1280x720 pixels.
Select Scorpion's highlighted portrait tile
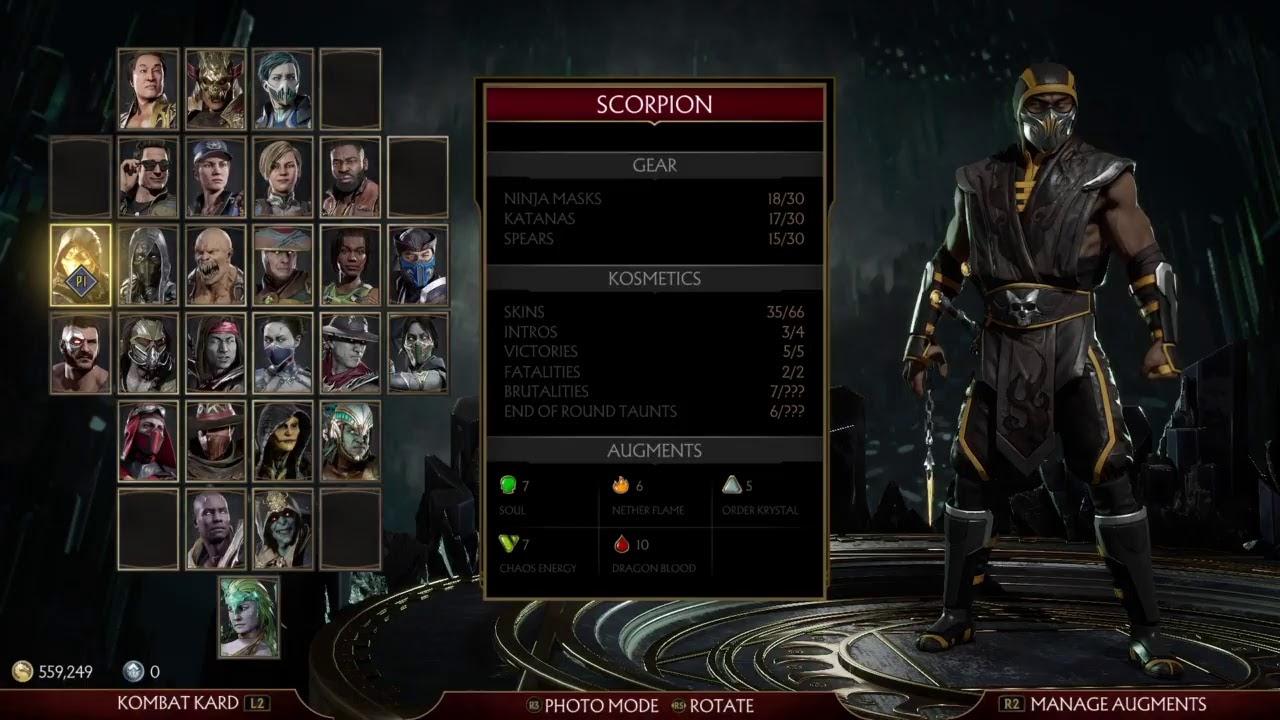pyautogui.click(x=81, y=265)
